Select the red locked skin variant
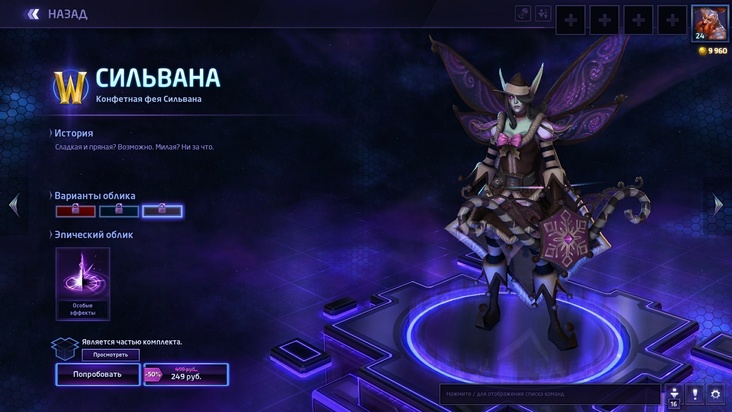The height and width of the screenshot is (412, 732). pyautogui.click(x=76, y=210)
